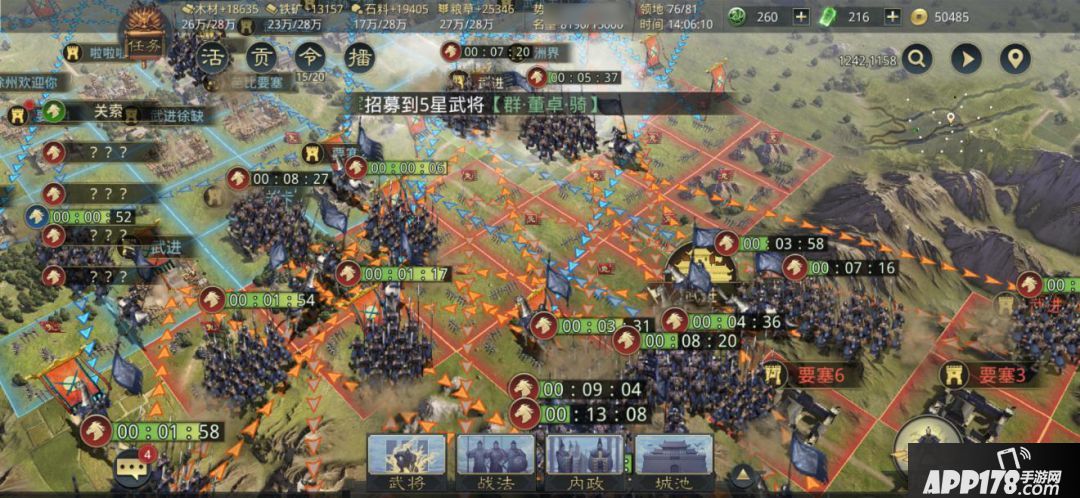Open the 贡 contribution button
Image resolution: width=1080 pixels, height=498 pixels.
[260, 56]
